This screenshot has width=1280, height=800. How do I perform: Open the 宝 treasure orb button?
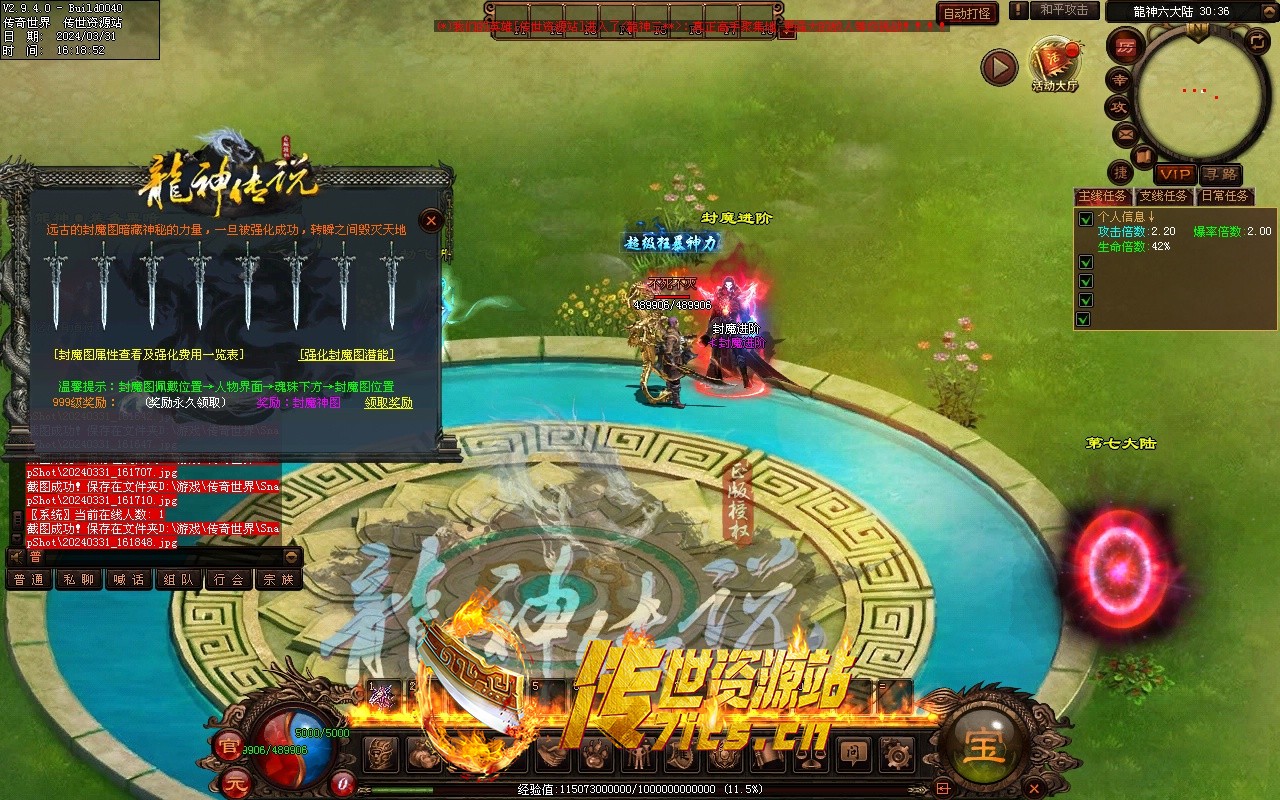pos(984,744)
